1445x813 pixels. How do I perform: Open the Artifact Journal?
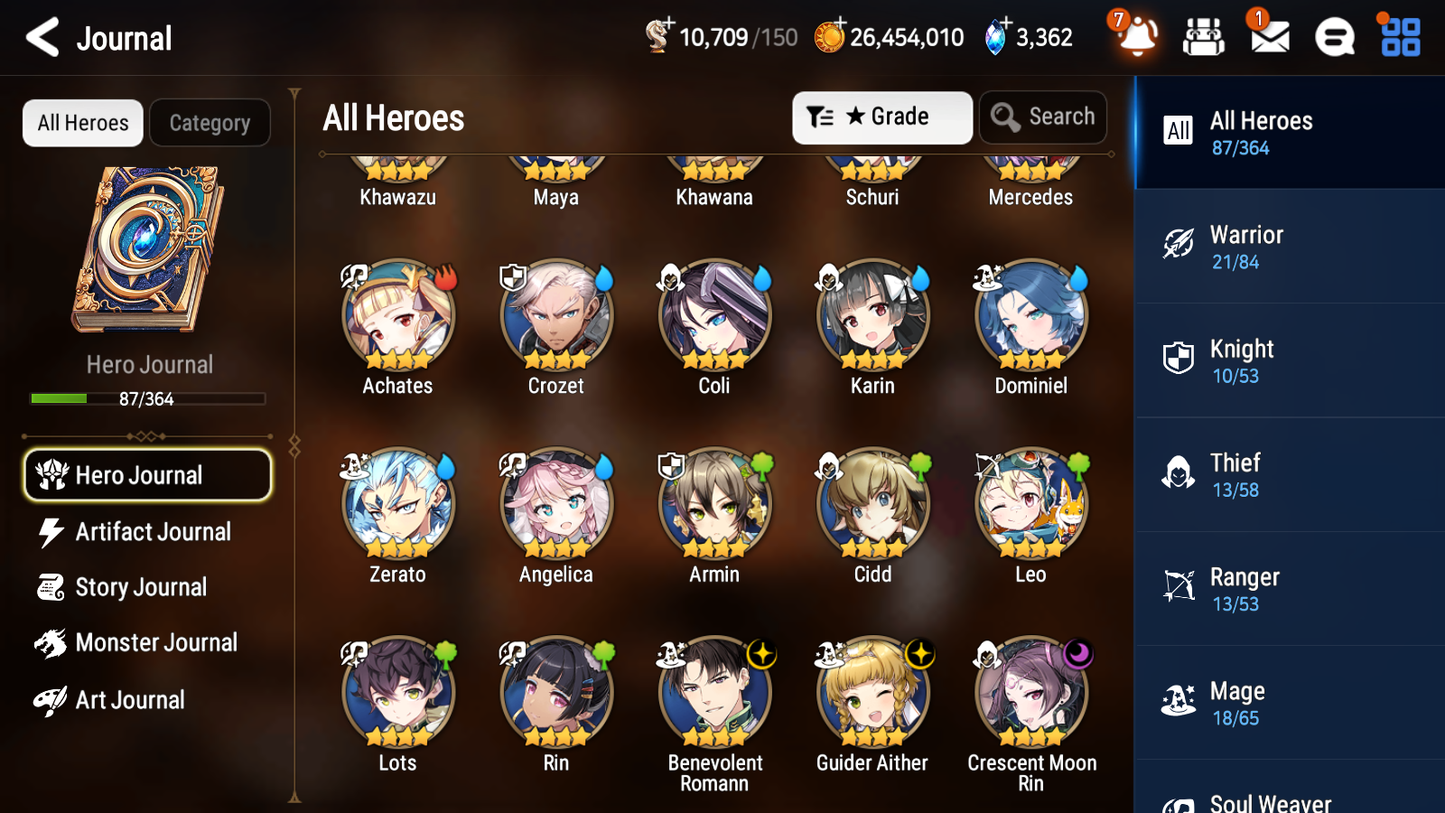[x=151, y=532]
